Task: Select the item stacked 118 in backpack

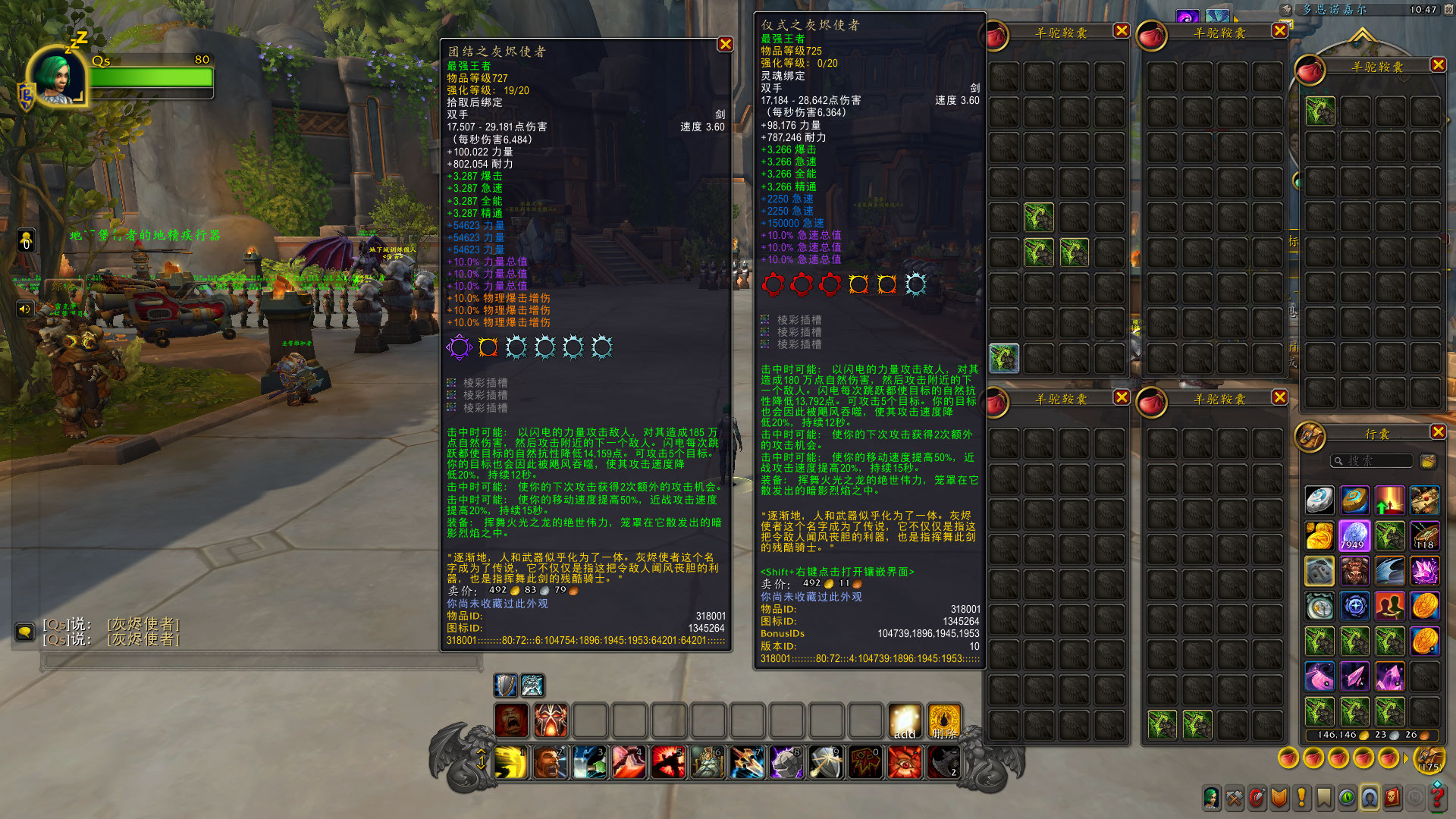Action: click(1425, 535)
